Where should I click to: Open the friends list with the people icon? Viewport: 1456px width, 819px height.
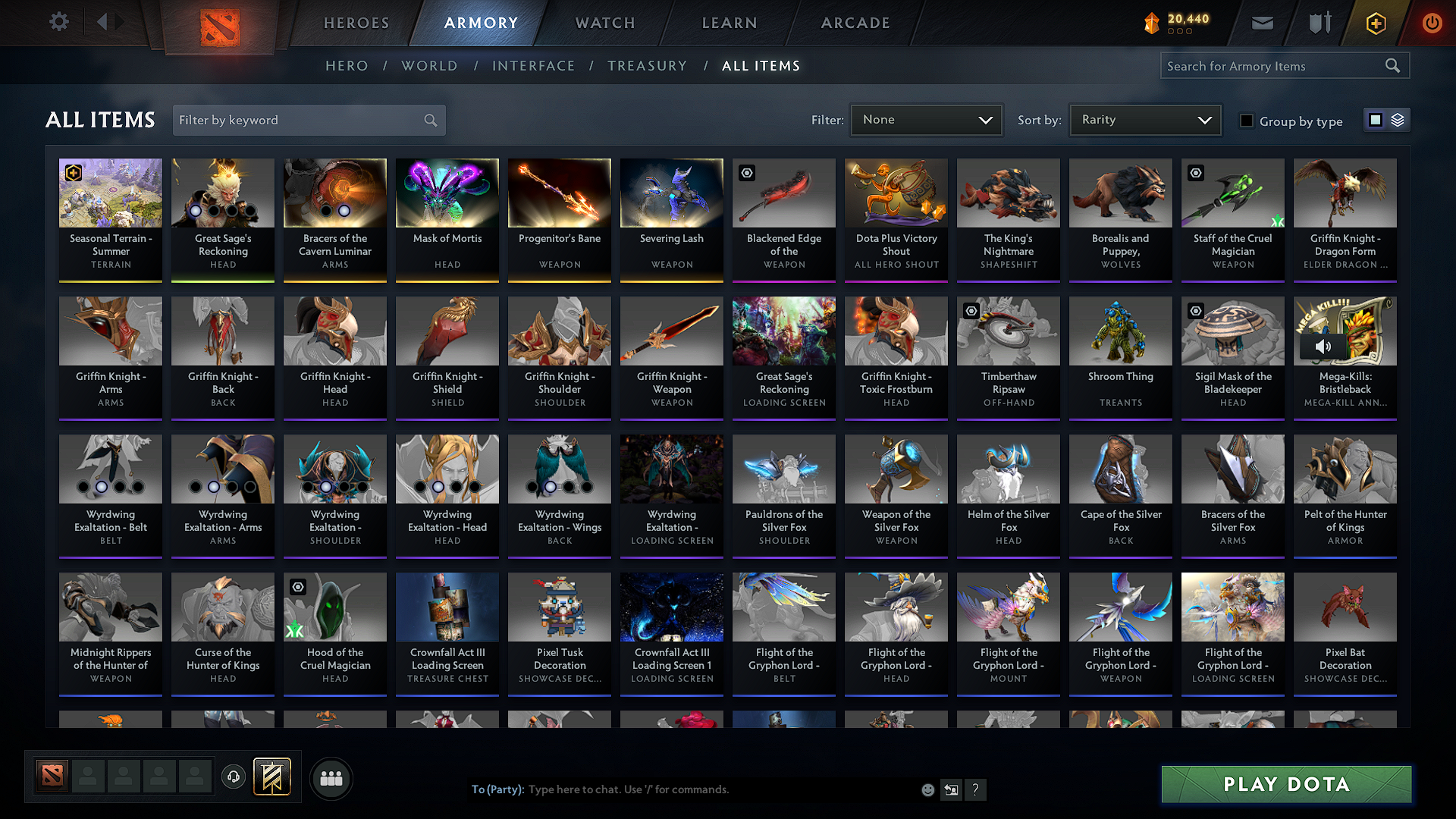coord(331,778)
